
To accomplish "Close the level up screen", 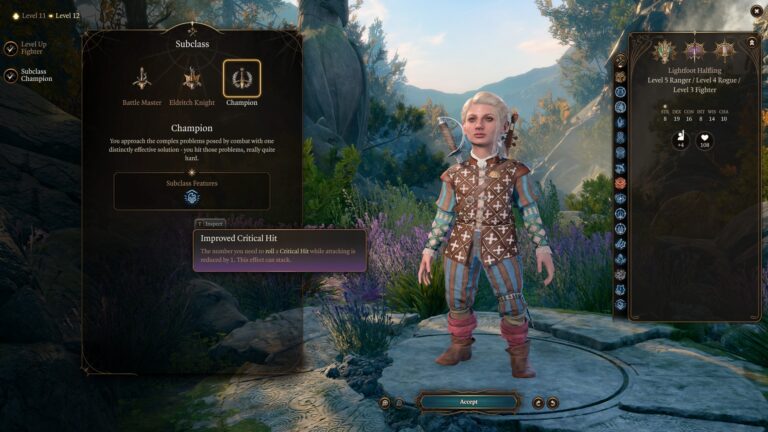I will (x=756, y=11).
